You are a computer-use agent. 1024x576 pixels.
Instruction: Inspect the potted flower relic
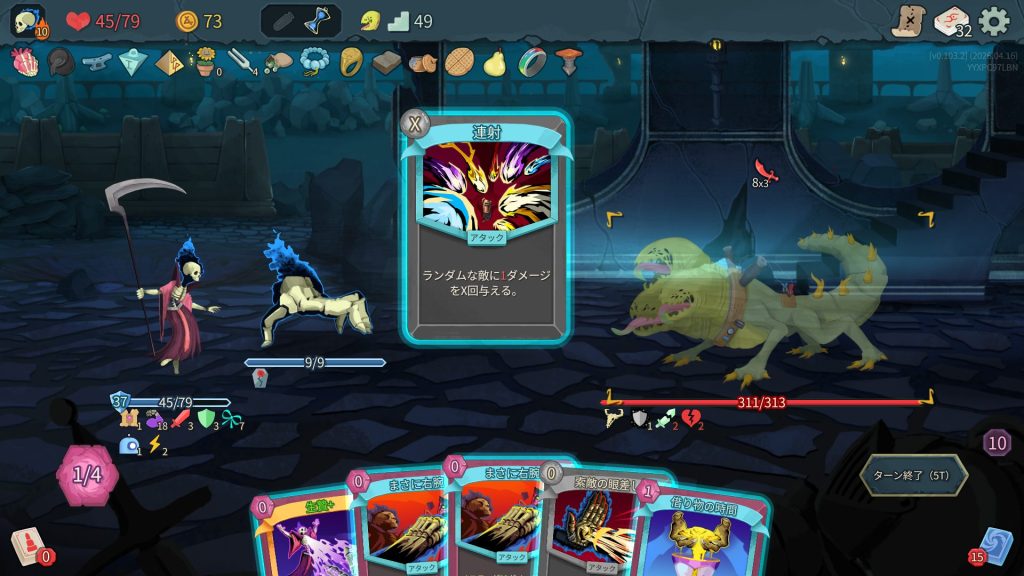[x=206, y=62]
